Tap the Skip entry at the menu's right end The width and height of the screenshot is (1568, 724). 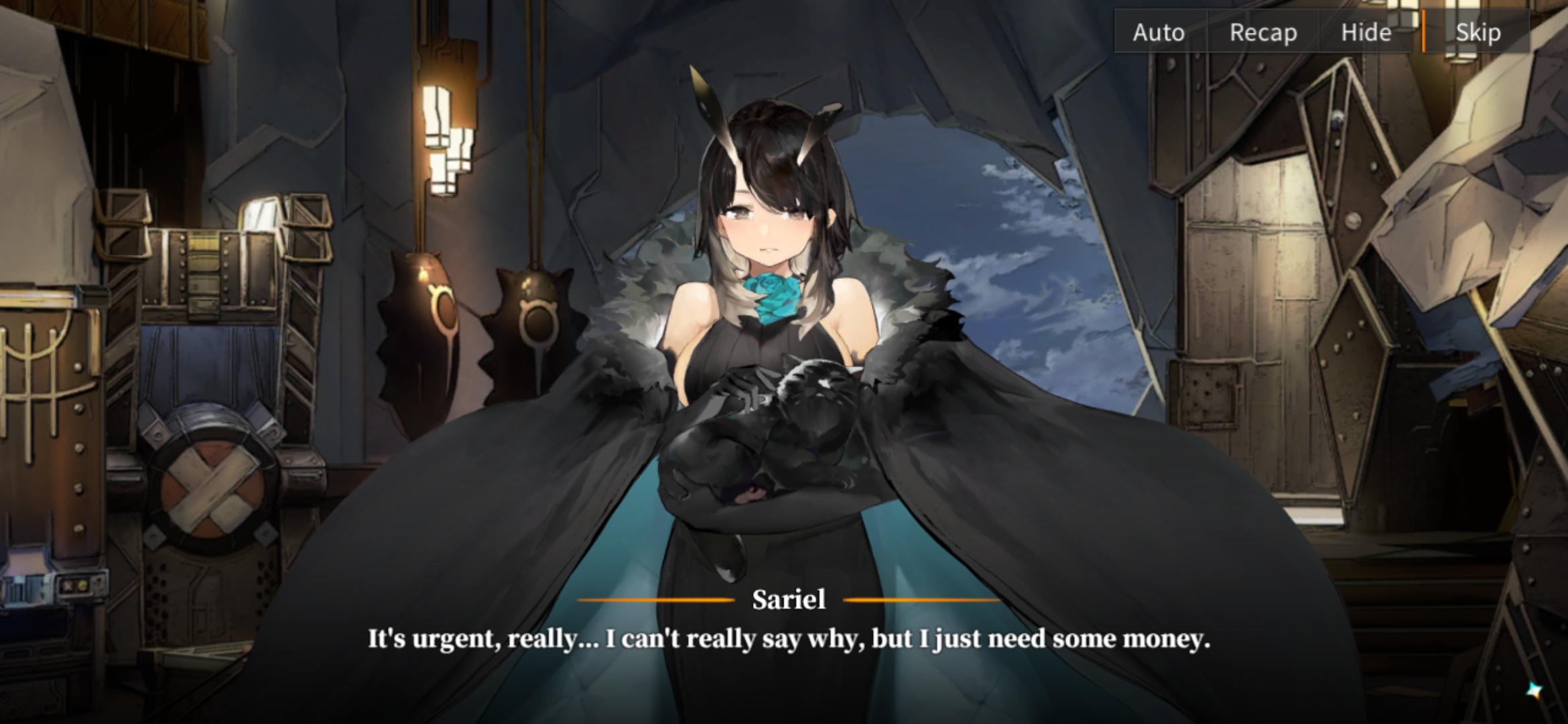point(1478,32)
